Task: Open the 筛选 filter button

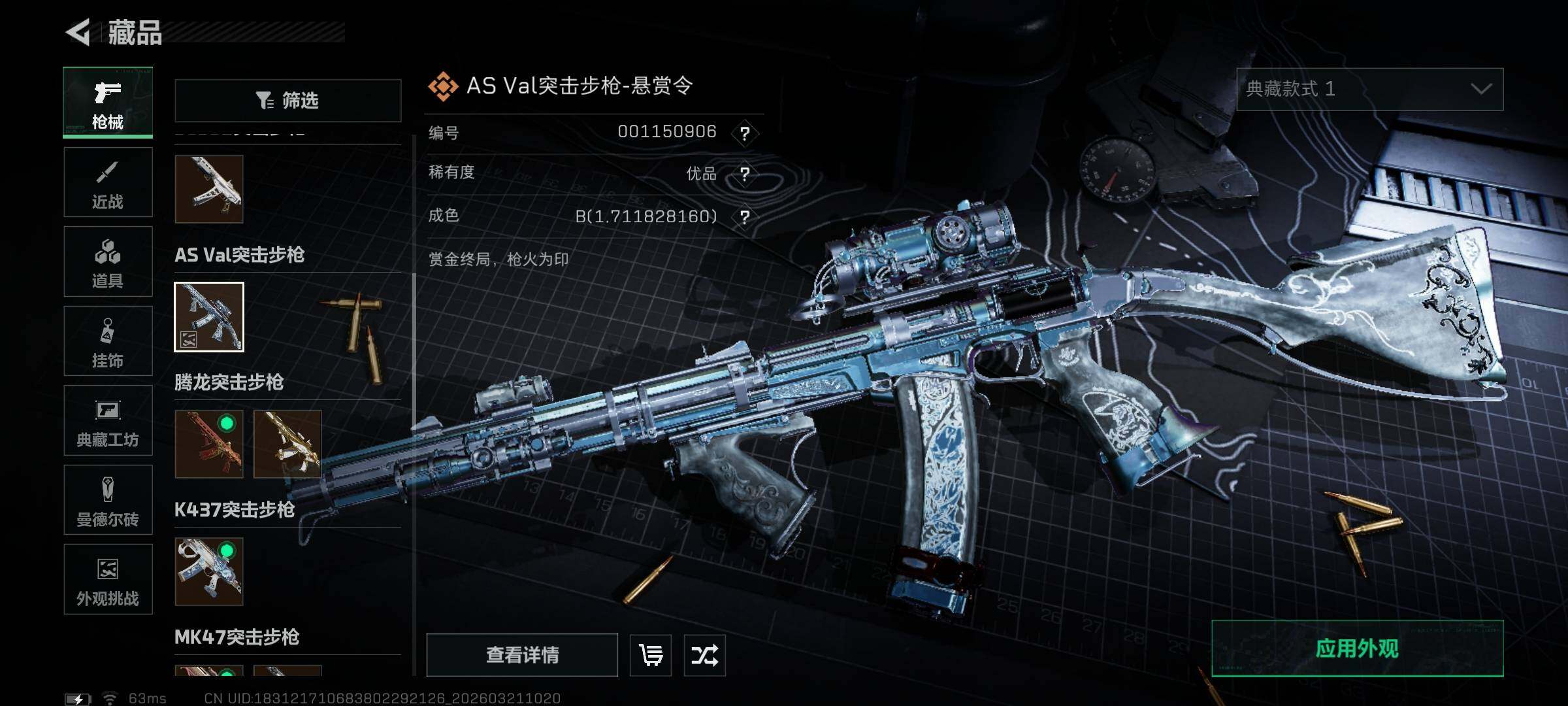Action: pyautogui.click(x=287, y=101)
